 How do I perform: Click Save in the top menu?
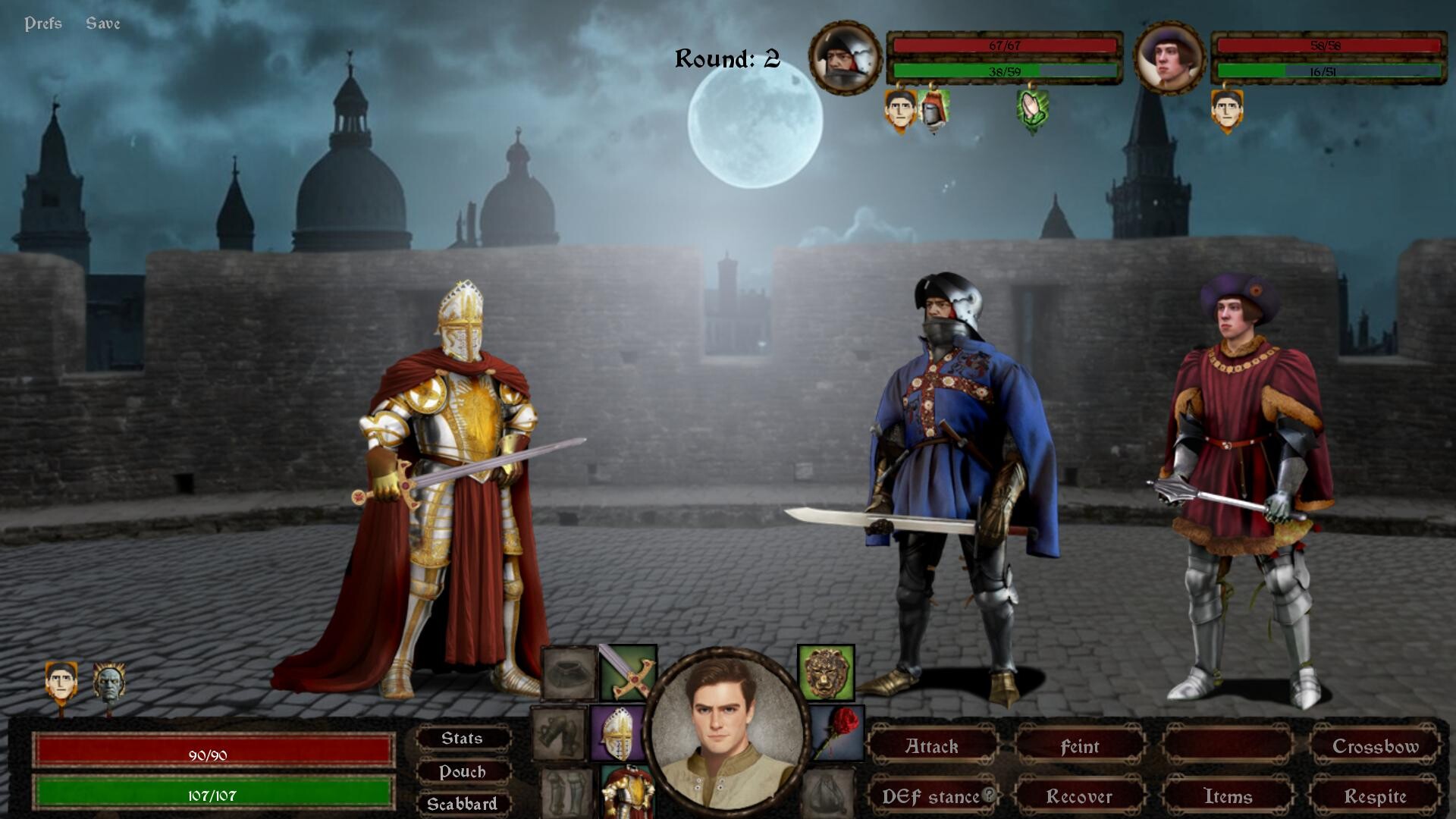[x=104, y=23]
